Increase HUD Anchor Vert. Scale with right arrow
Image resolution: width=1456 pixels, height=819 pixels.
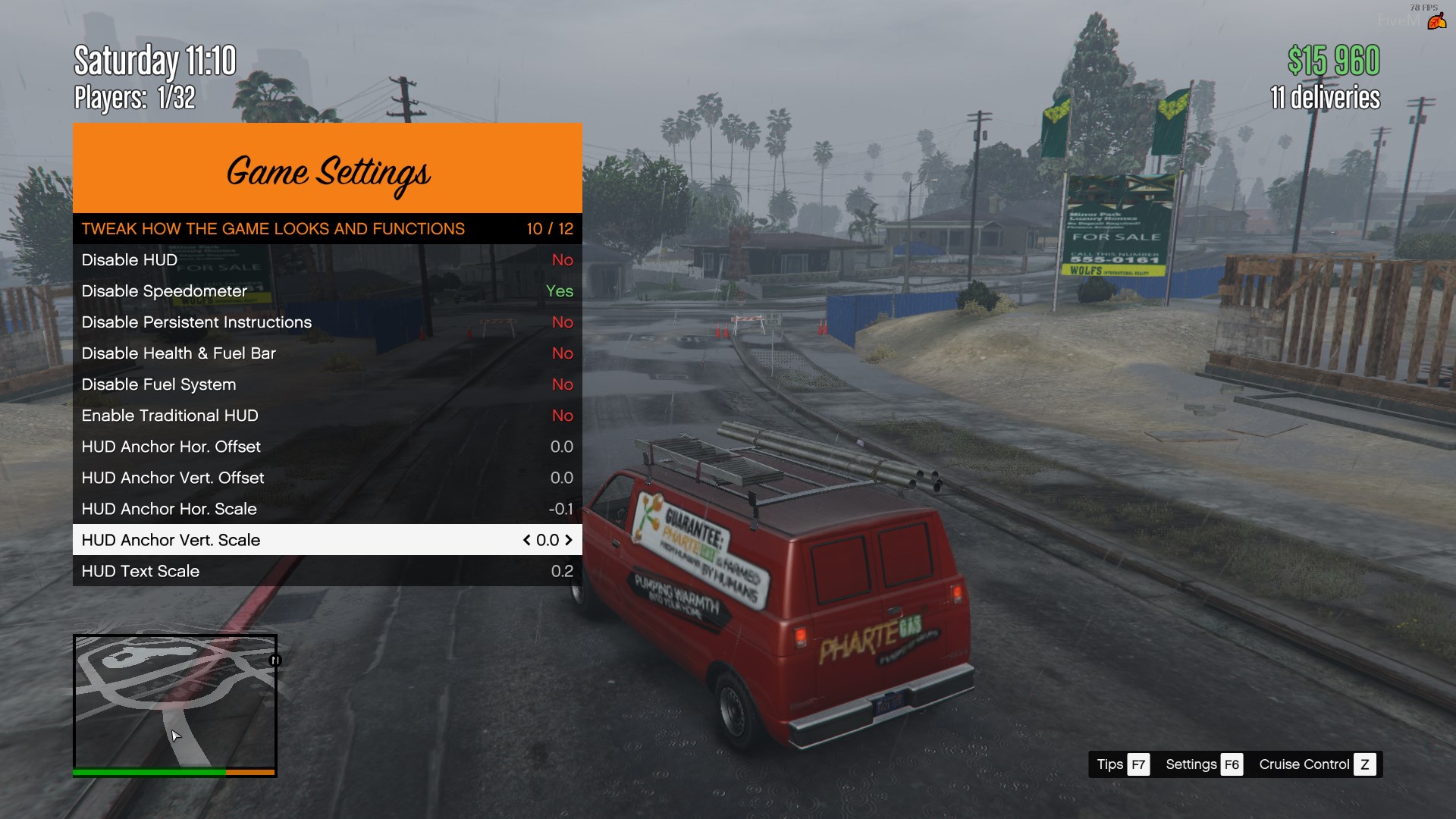click(x=569, y=540)
